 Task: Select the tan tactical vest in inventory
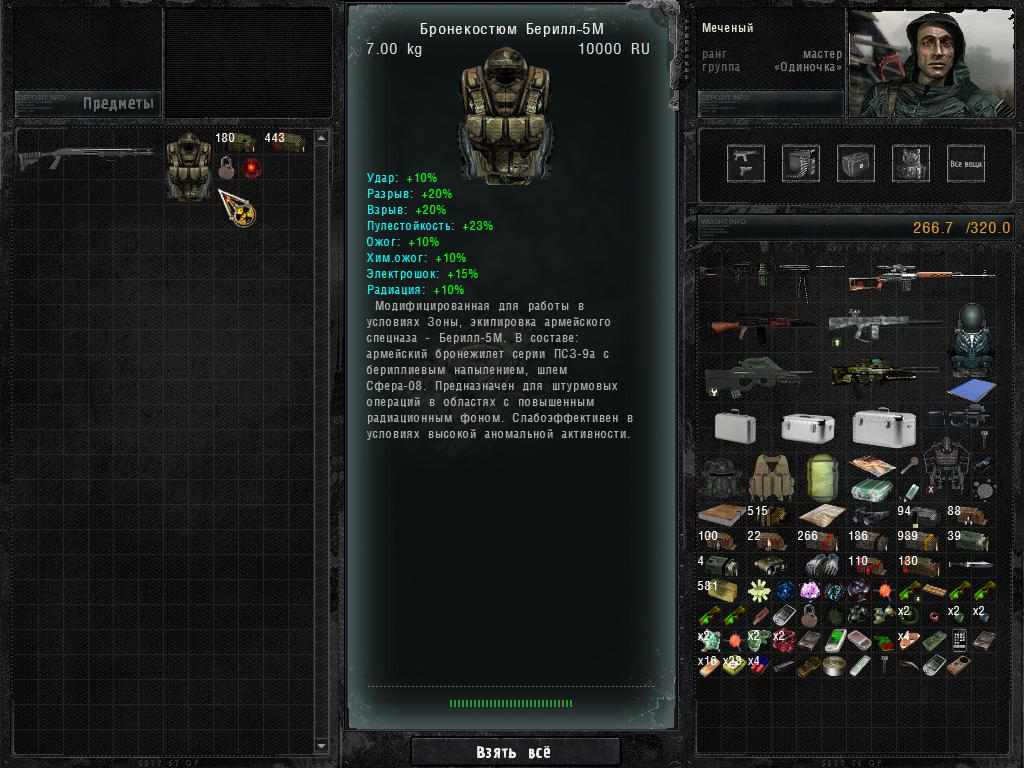pos(771,477)
